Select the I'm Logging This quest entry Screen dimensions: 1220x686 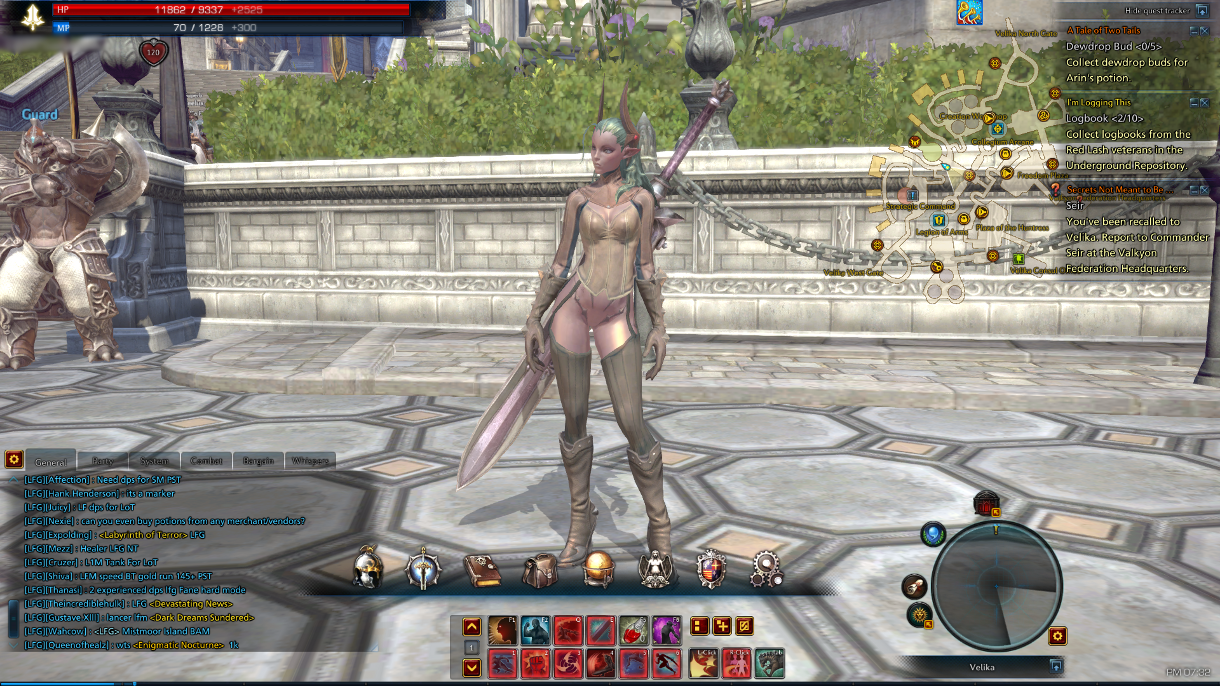tap(1098, 103)
